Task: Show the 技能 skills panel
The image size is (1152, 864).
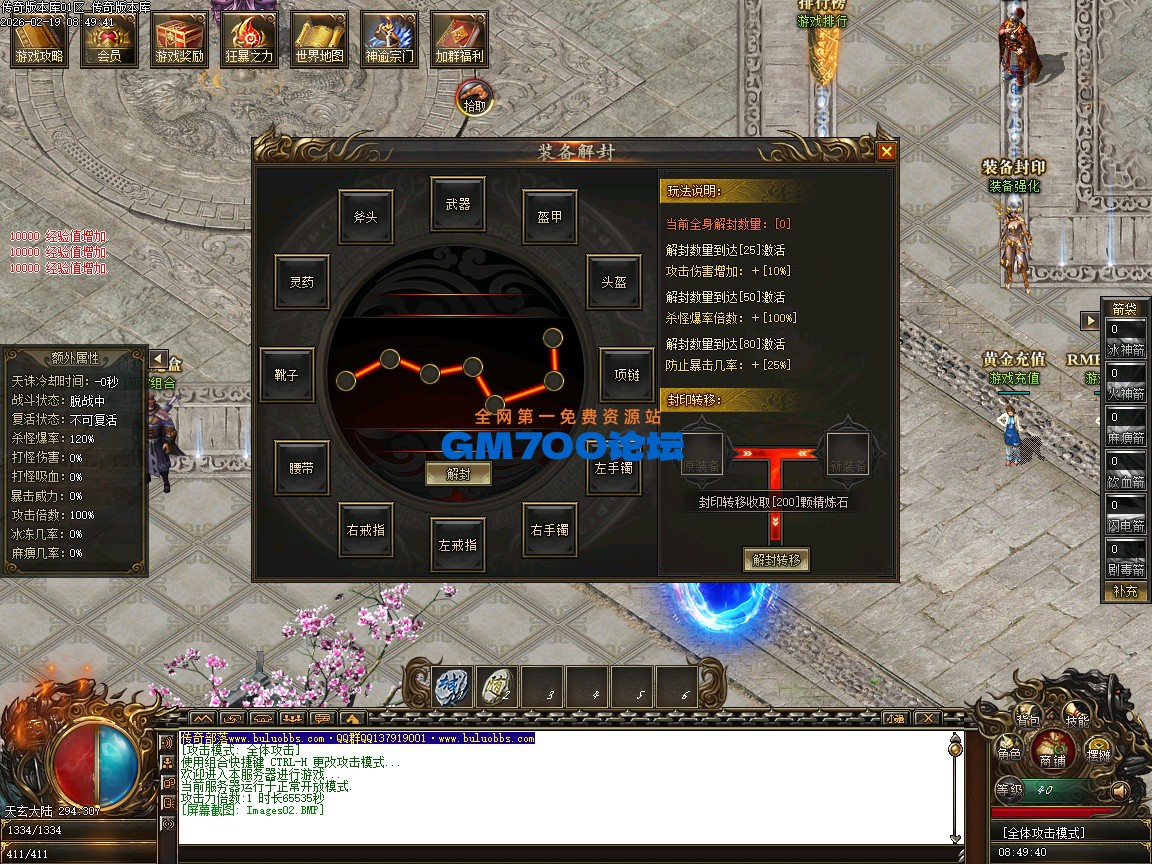Action: 1077,719
